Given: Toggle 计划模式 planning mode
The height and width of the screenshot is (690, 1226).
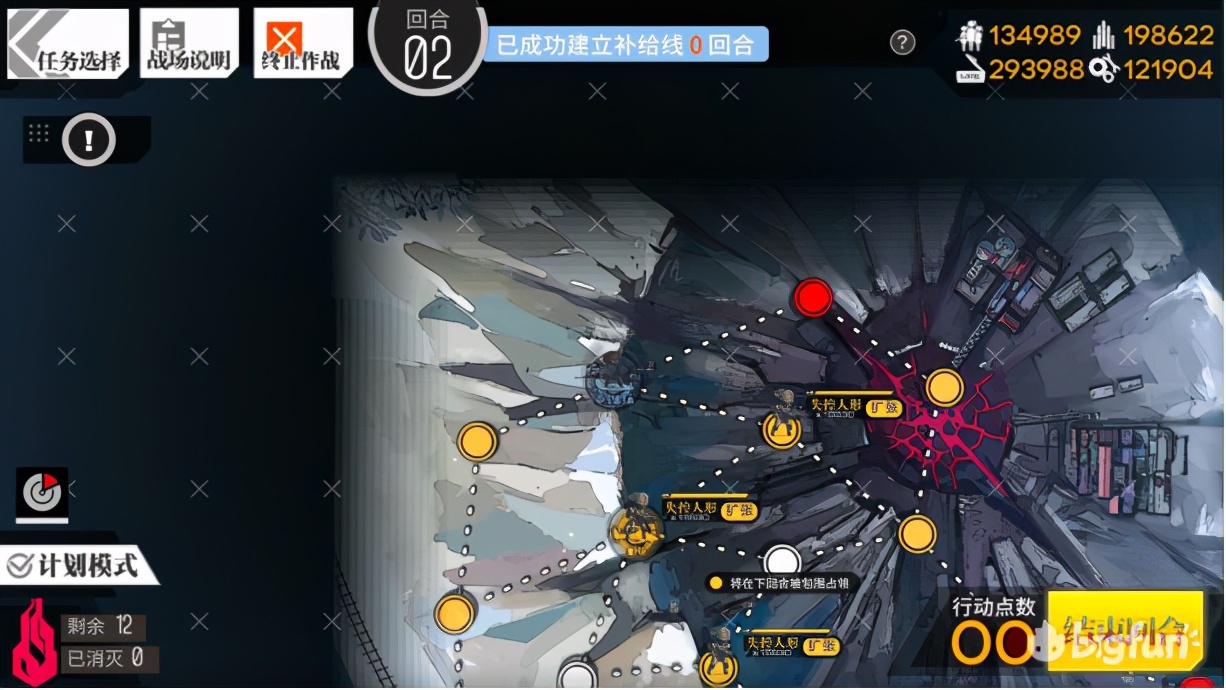Looking at the screenshot, I should (78, 566).
